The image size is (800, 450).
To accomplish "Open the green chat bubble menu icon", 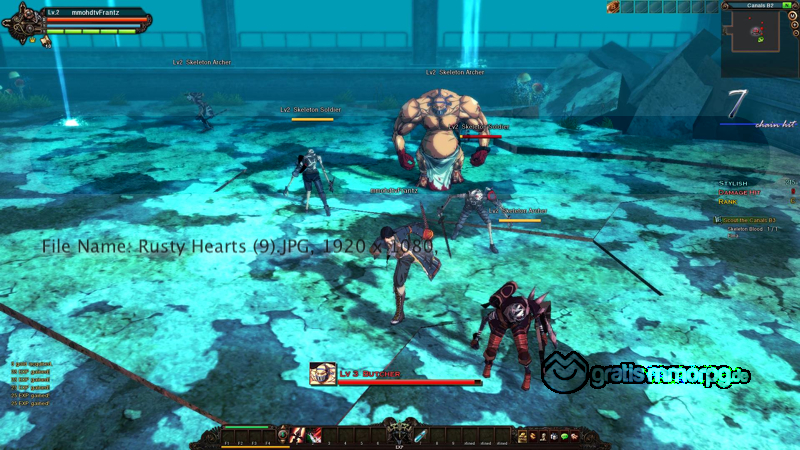I will pyautogui.click(x=565, y=436).
